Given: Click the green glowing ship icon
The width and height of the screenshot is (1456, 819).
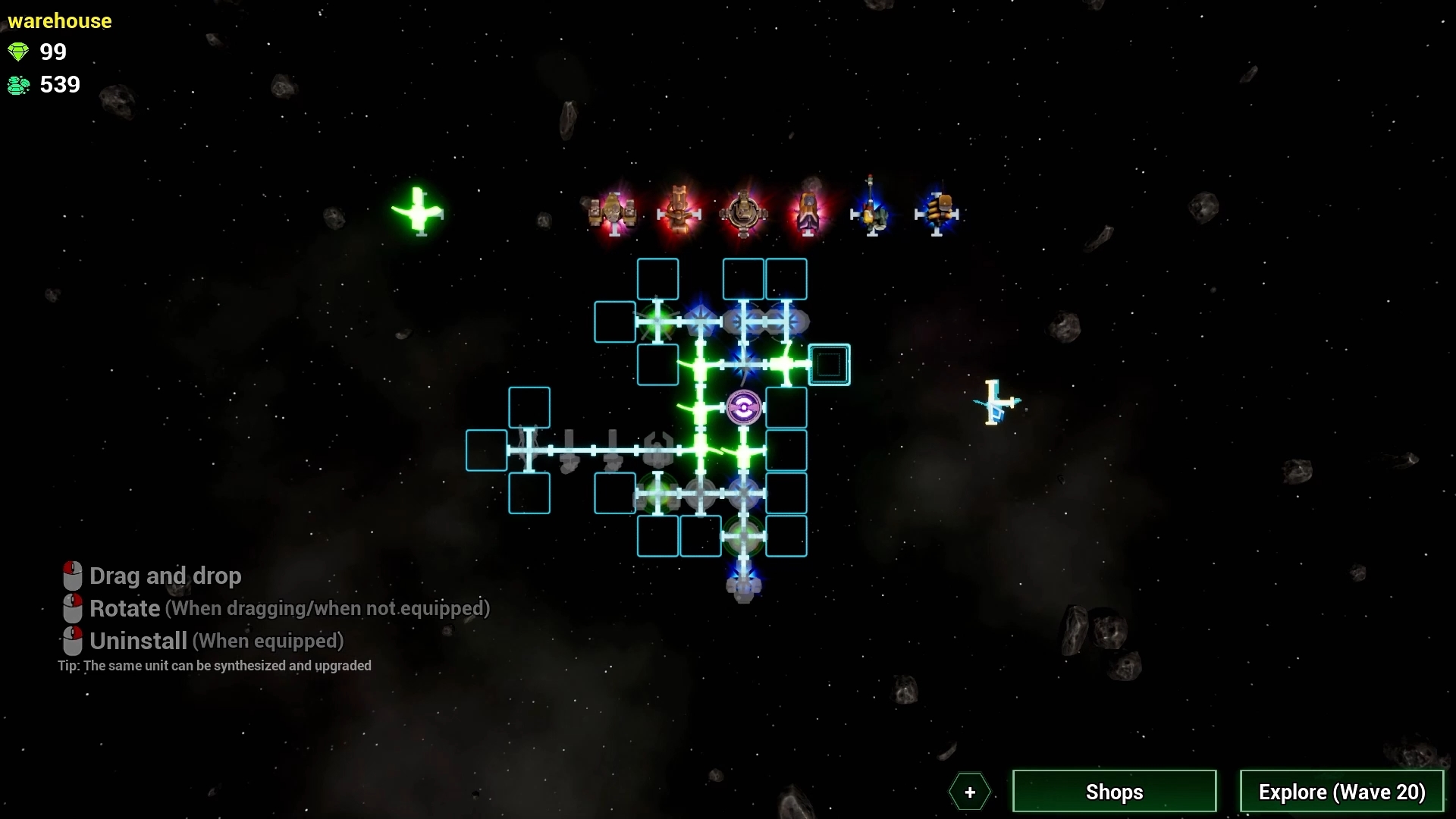Looking at the screenshot, I should [x=419, y=211].
